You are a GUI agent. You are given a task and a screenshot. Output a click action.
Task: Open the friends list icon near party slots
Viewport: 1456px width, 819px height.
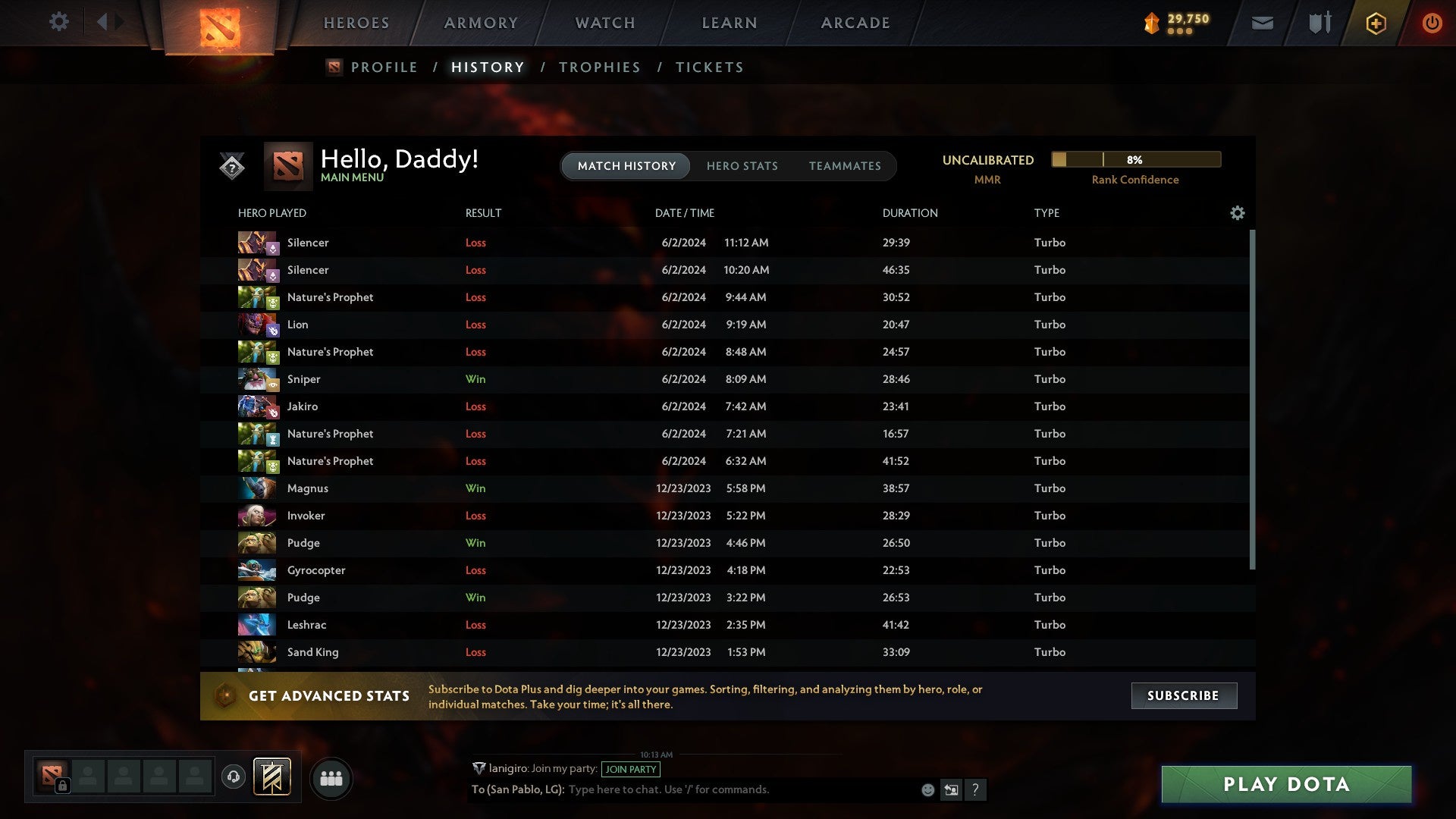coord(331,778)
